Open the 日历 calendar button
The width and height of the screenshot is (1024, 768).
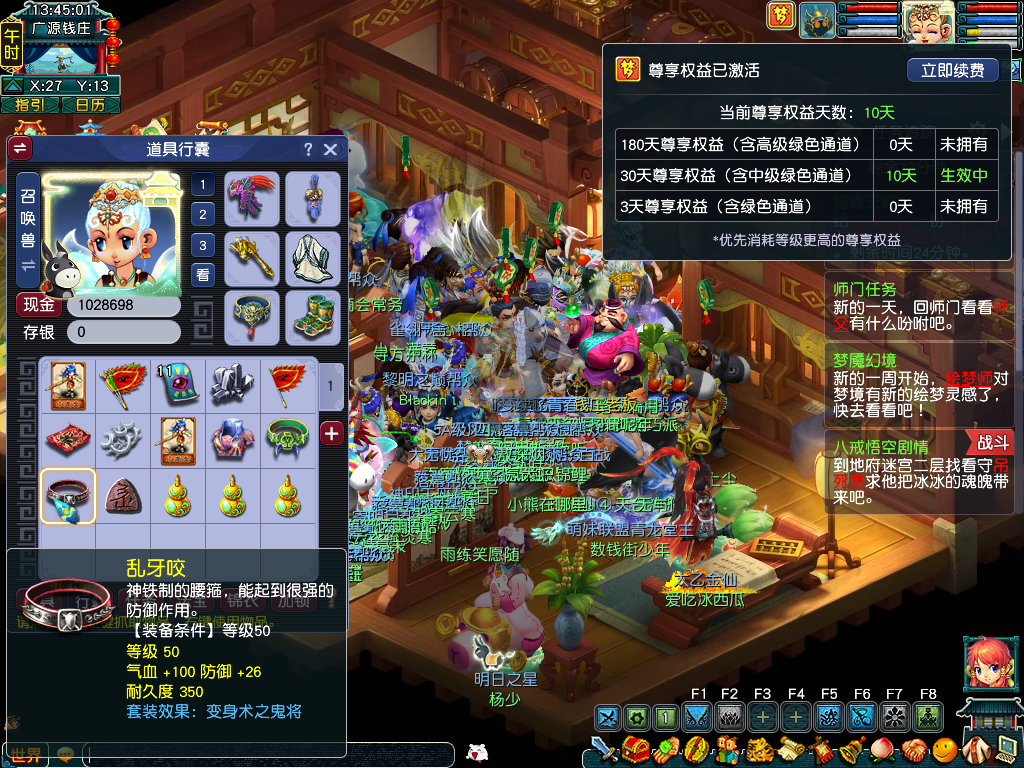point(90,104)
